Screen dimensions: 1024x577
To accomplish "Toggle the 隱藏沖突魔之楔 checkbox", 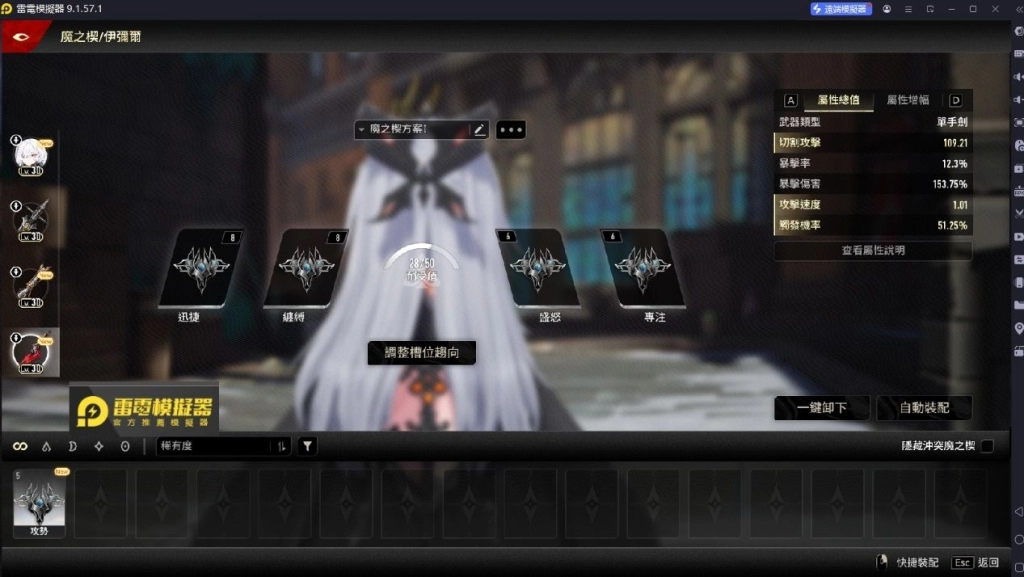I will click(x=987, y=445).
